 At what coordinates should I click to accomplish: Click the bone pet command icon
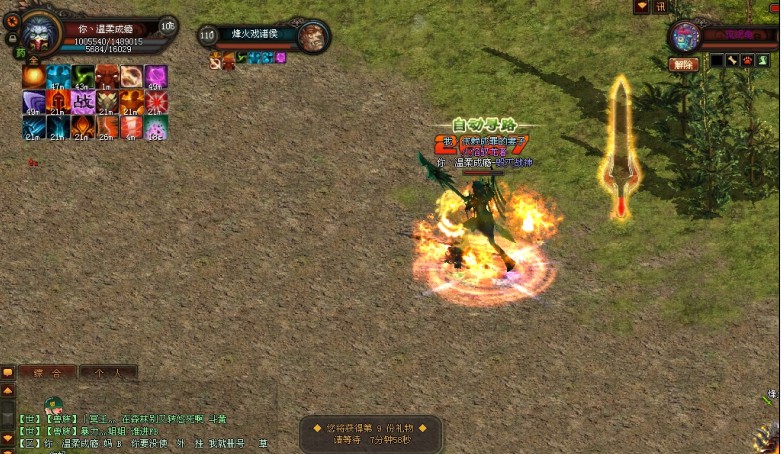[733, 61]
